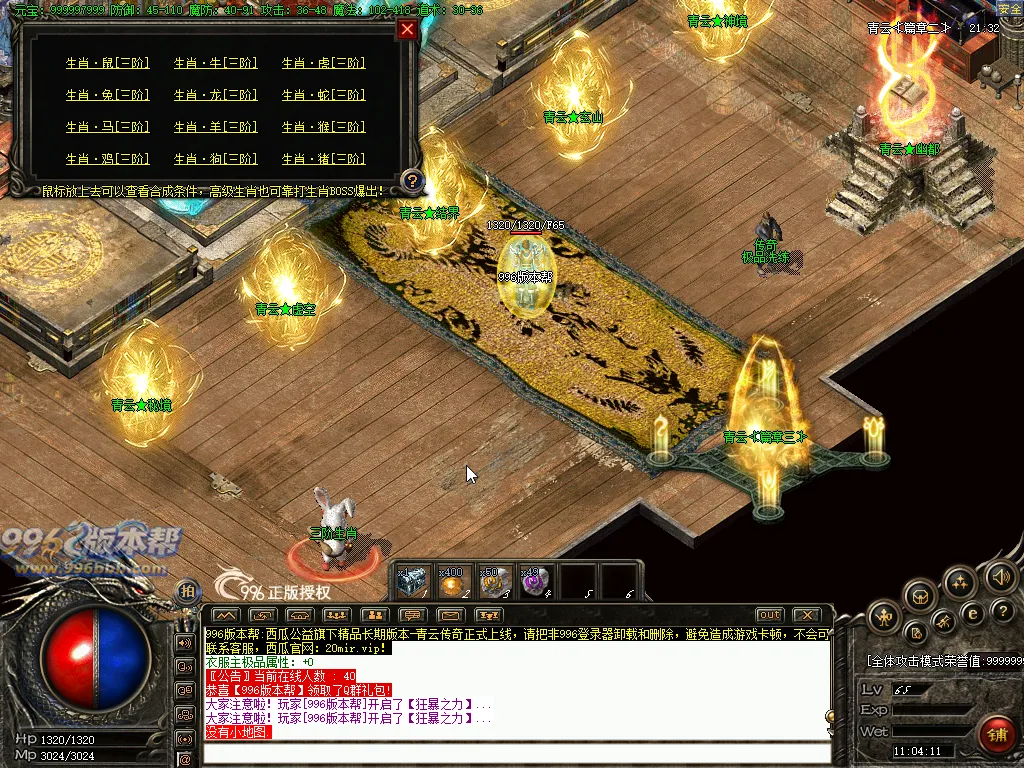The image size is (1024, 768).
Task: Close the zodiac synthesis panel
Action: (x=406, y=29)
